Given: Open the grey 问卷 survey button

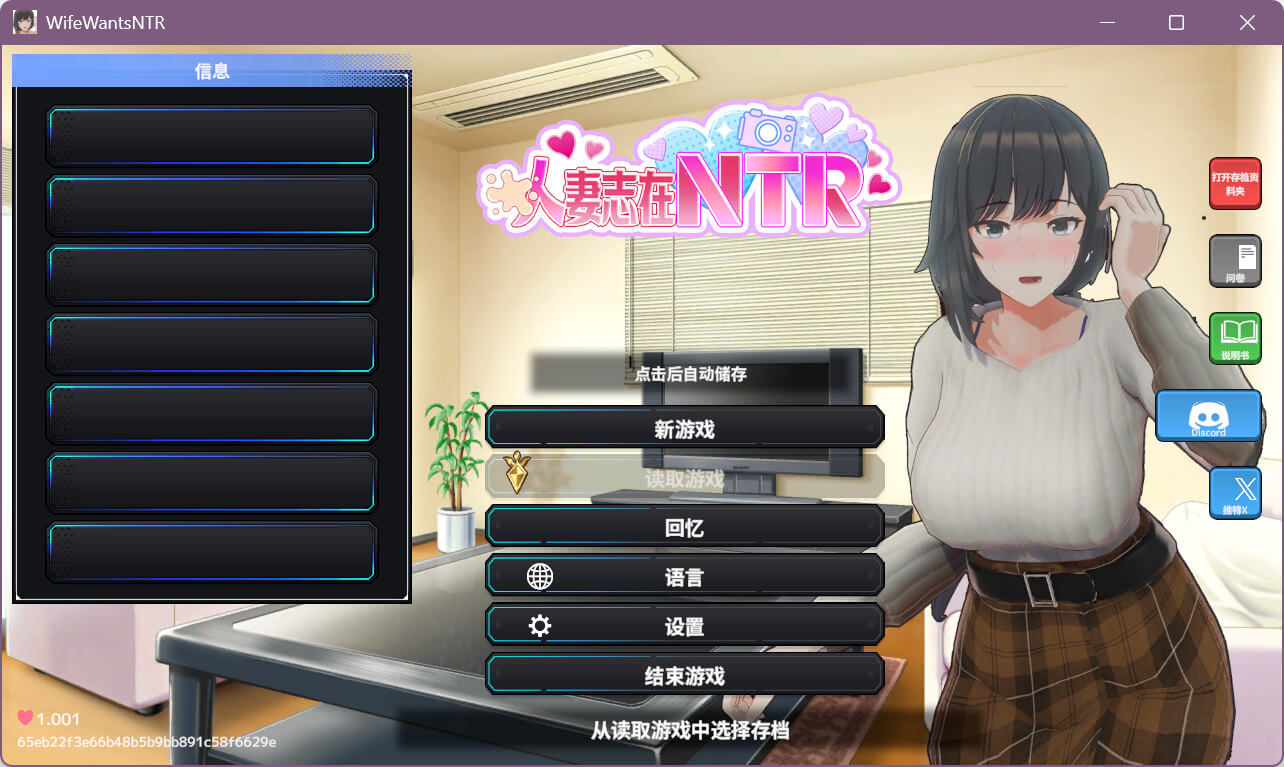Looking at the screenshot, I should click(x=1235, y=261).
